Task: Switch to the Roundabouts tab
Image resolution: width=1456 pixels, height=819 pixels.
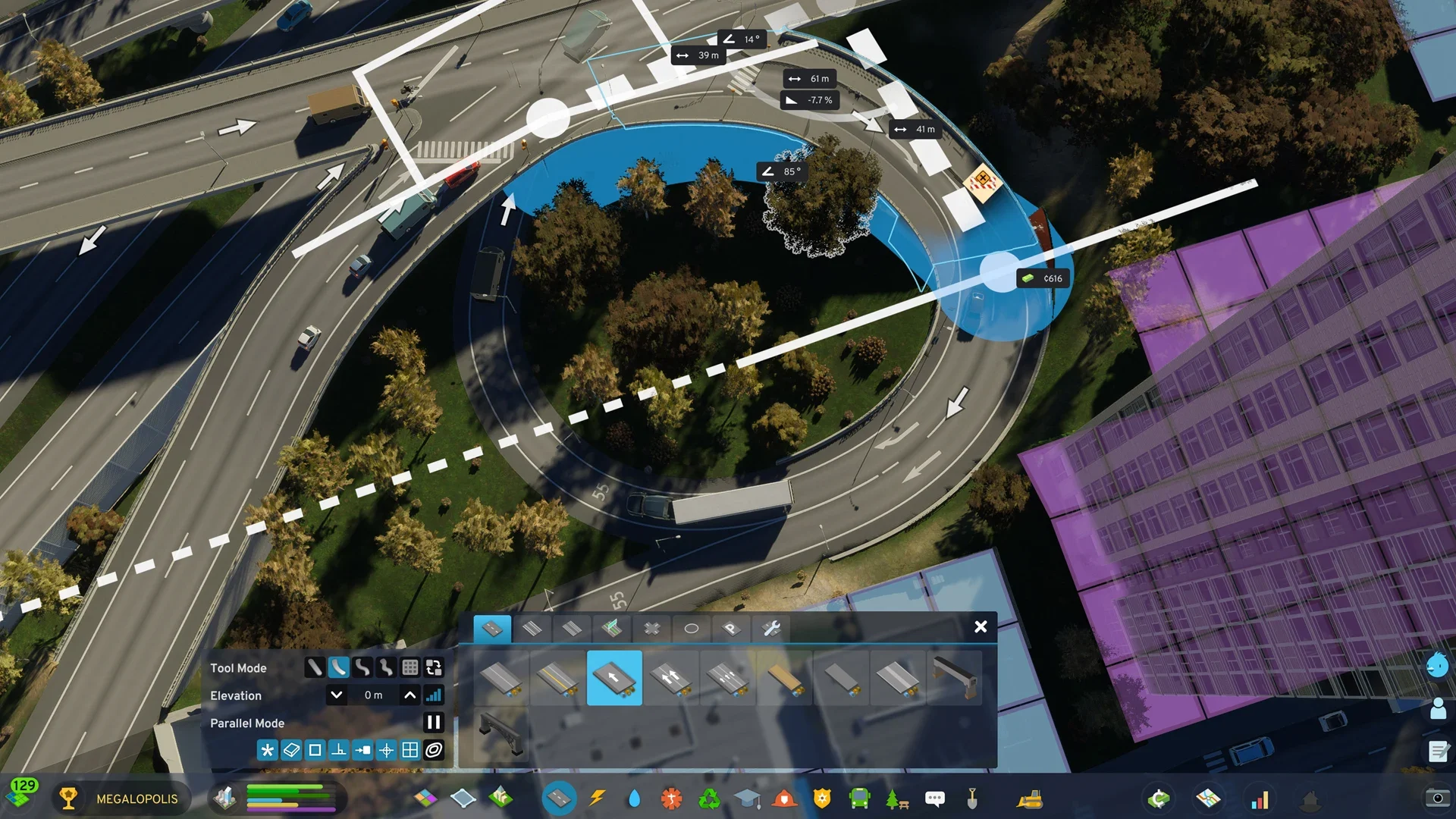Action: click(x=692, y=628)
